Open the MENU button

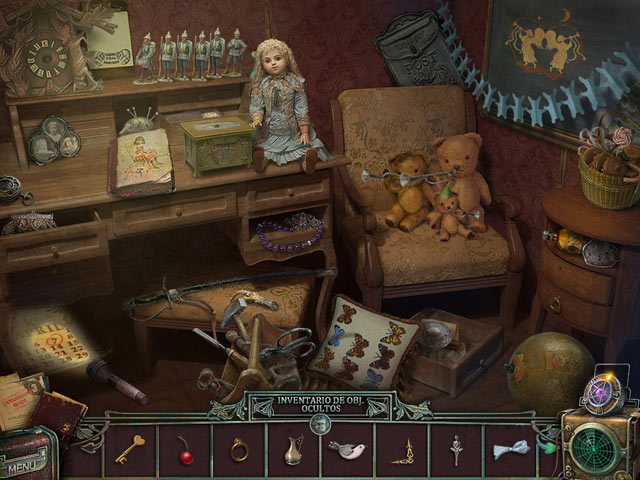pyautogui.click(x=28, y=464)
